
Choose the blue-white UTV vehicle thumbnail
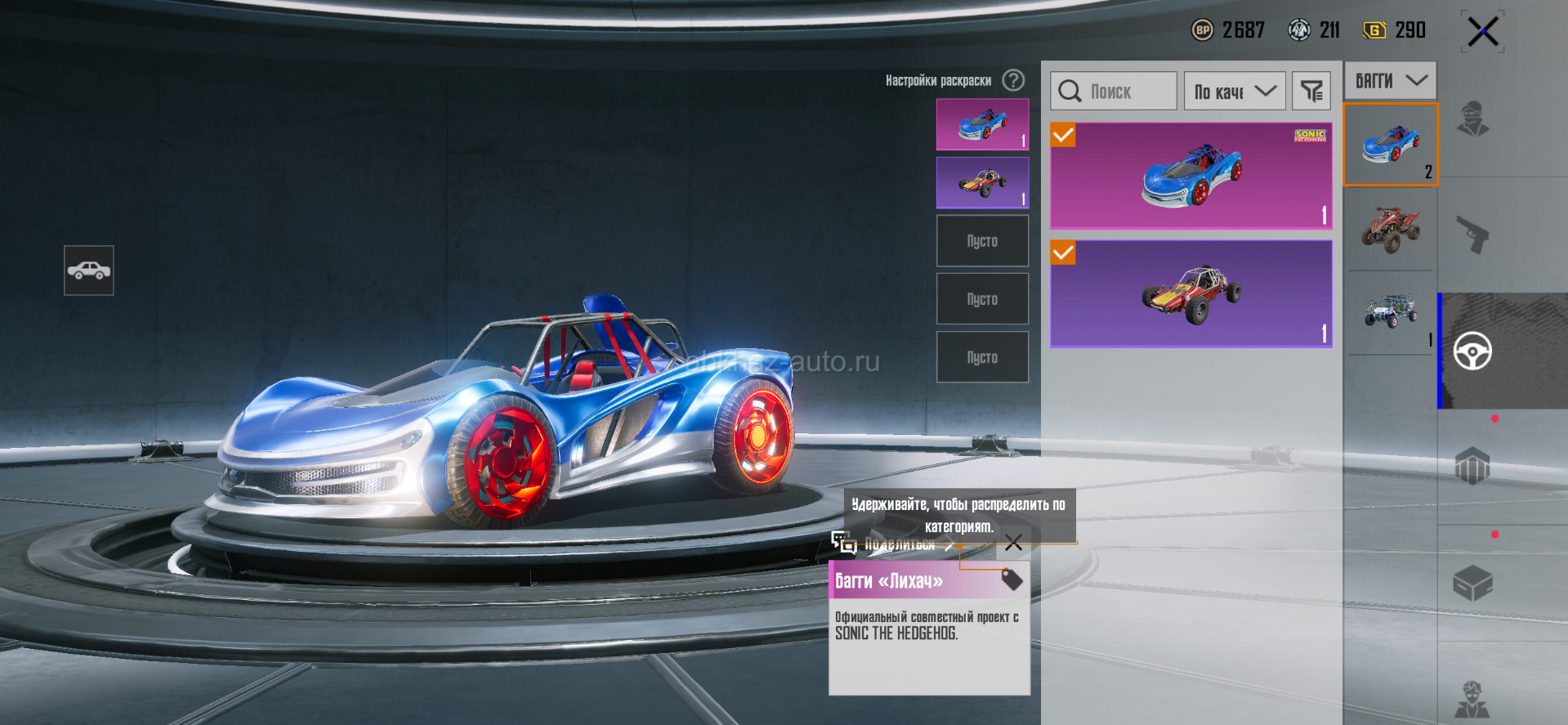pos(1390,312)
